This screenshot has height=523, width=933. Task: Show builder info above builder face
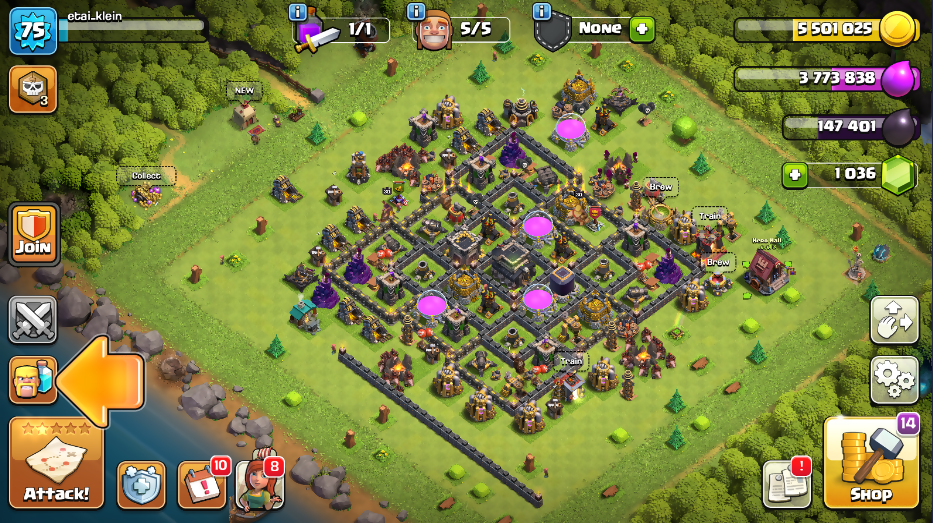point(417,12)
